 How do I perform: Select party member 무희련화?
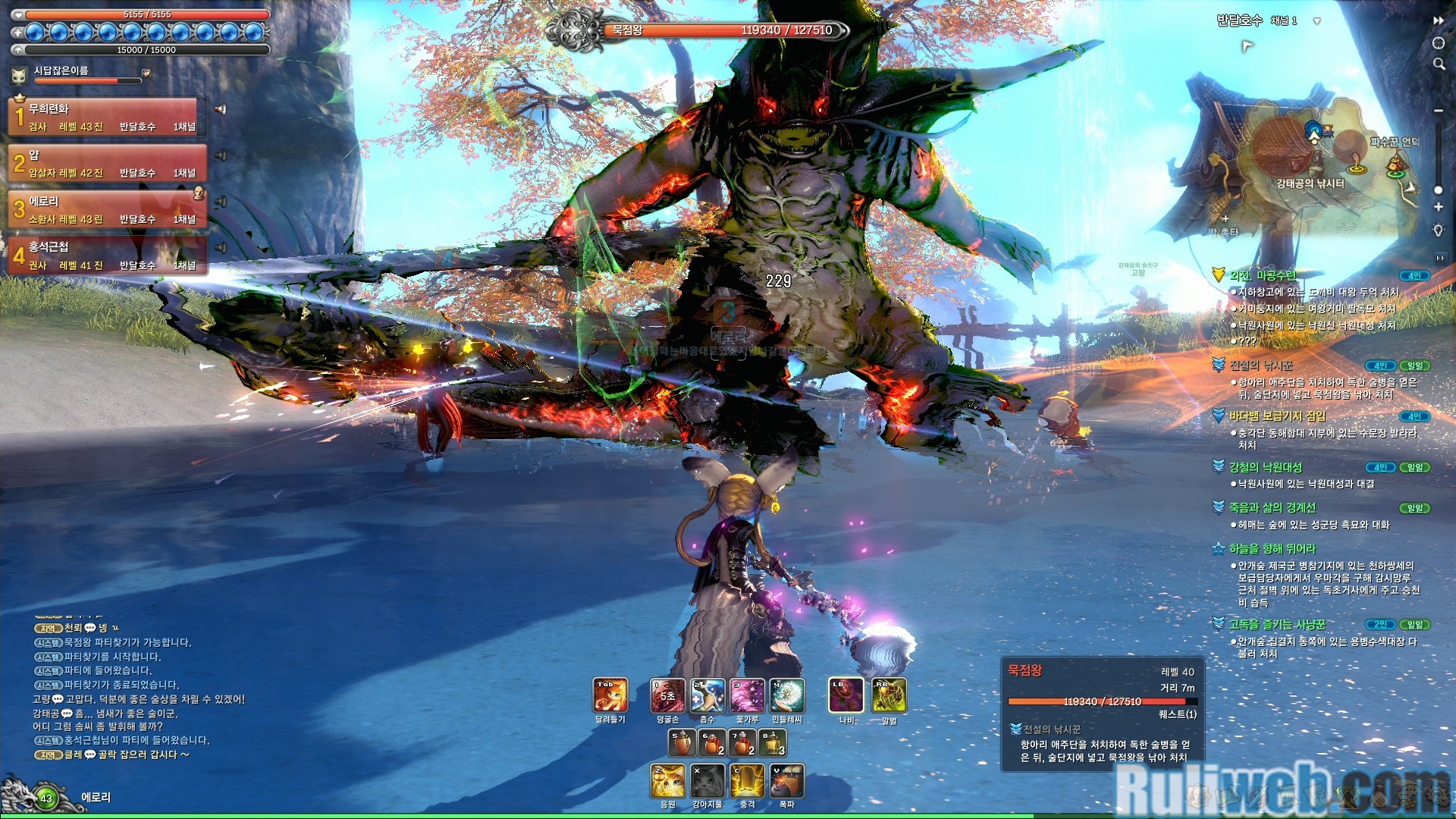[106, 117]
